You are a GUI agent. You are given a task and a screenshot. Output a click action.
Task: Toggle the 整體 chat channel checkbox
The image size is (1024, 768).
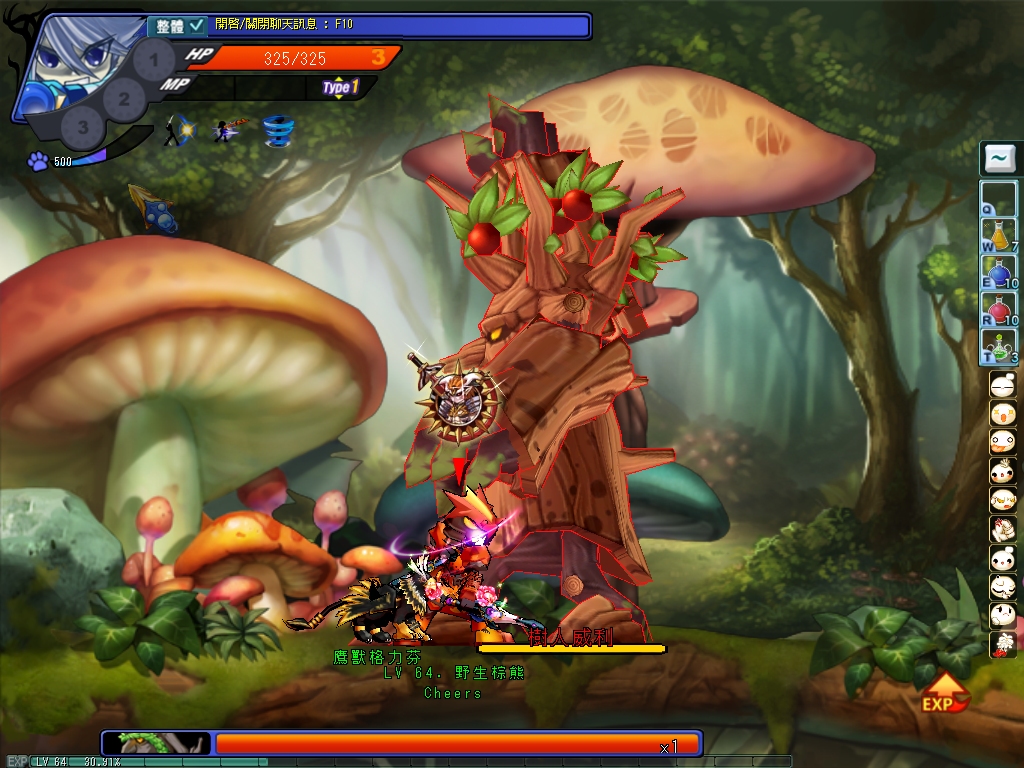click(196, 25)
